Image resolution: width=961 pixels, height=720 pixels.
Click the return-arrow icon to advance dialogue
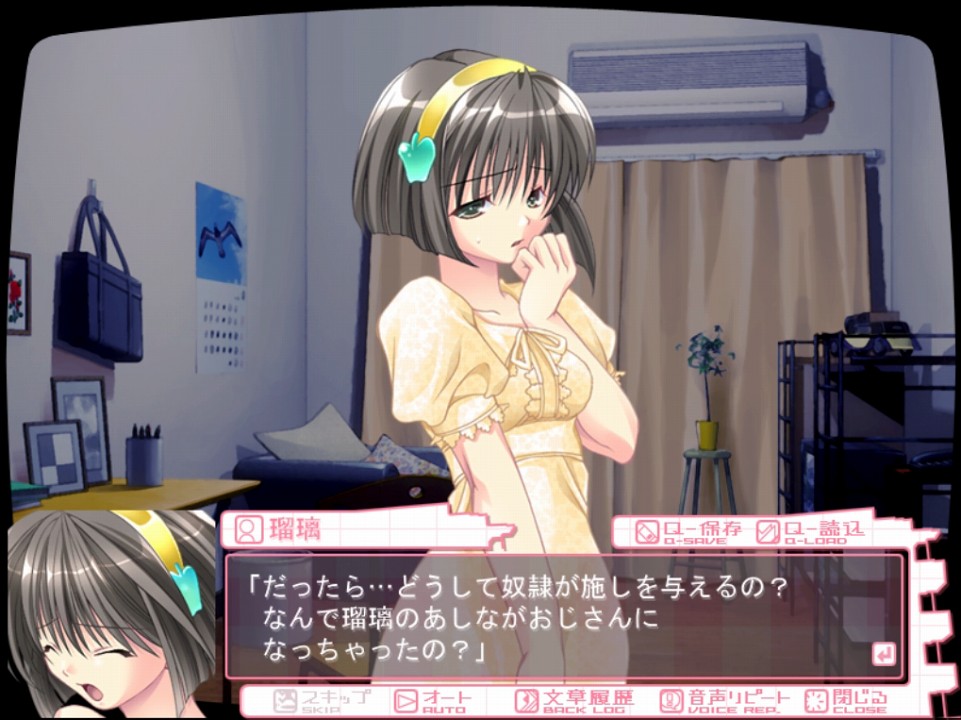click(x=883, y=654)
